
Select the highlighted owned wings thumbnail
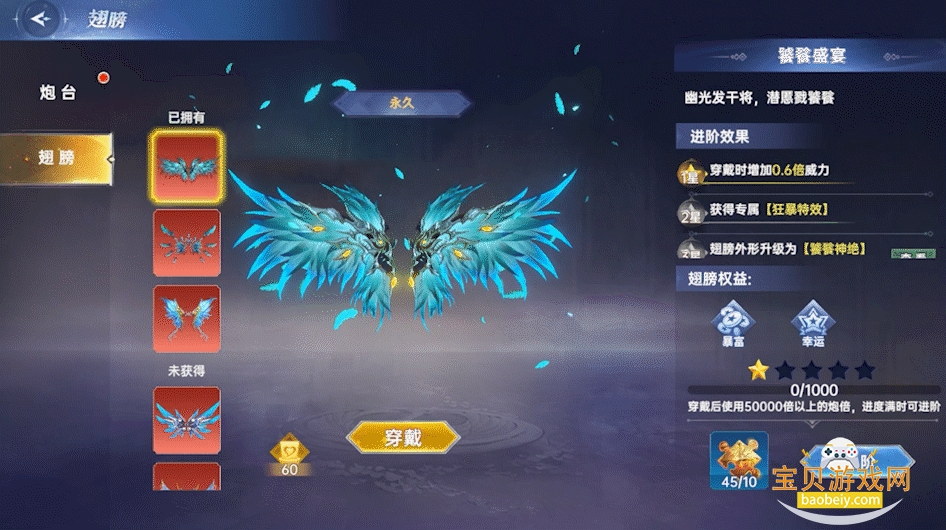(186, 167)
